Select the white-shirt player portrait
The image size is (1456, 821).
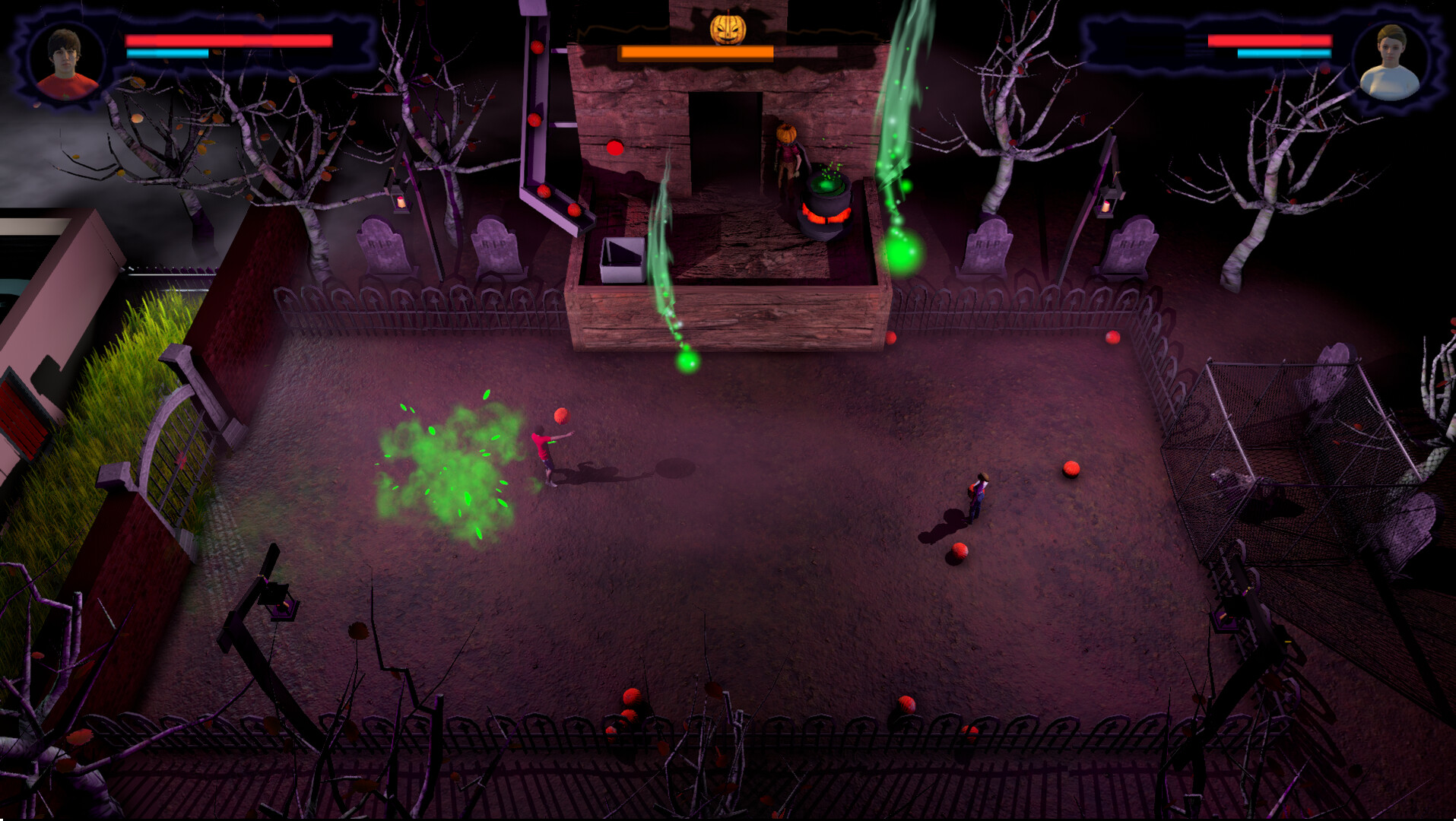[1390, 63]
